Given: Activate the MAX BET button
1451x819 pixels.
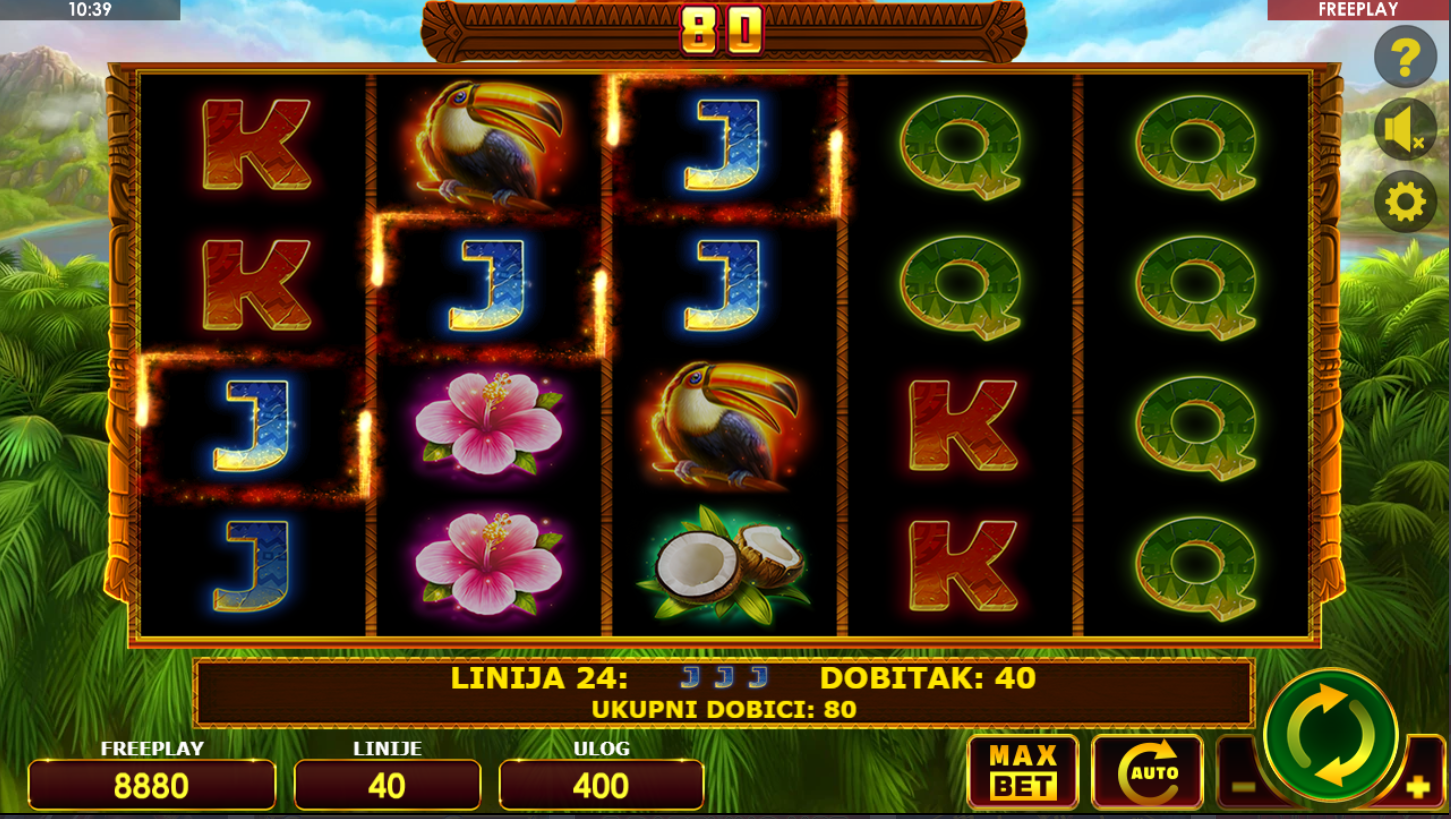Looking at the screenshot, I should tap(1022, 771).
